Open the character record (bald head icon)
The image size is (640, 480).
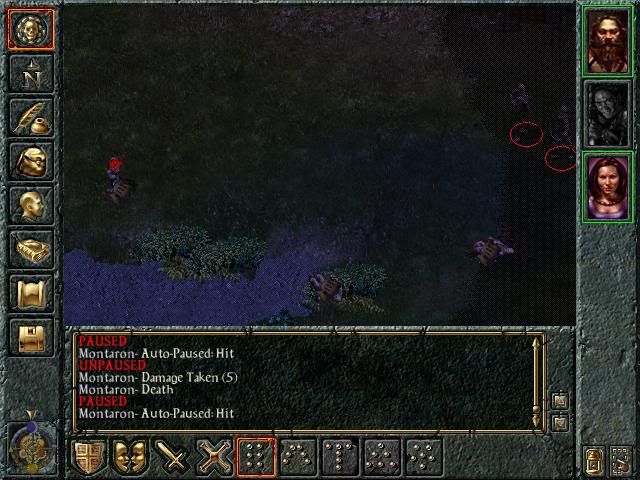click(x=30, y=205)
